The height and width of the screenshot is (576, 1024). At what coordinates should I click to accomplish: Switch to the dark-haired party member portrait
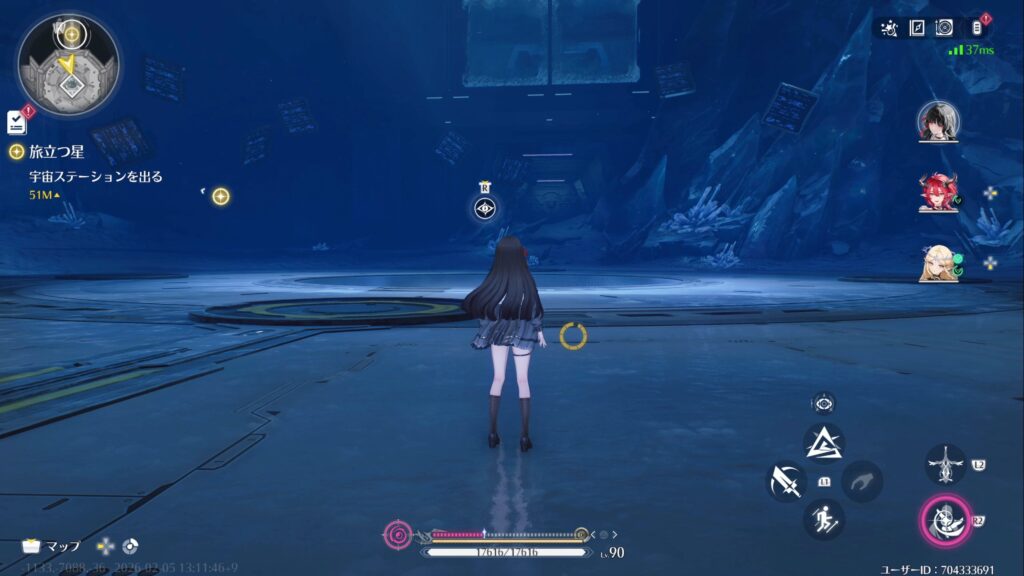pos(938,121)
